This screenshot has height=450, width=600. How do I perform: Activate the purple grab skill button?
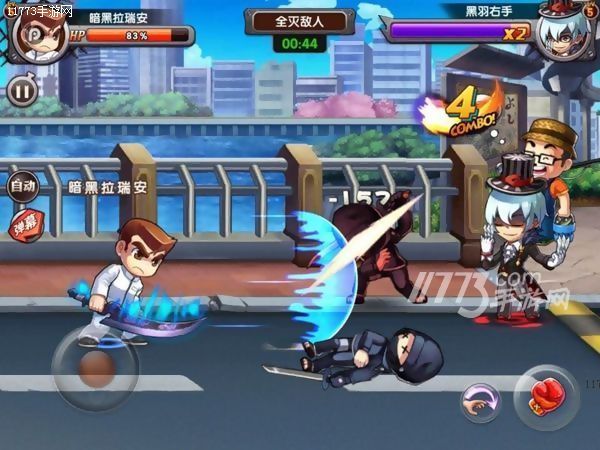pos(481,403)
